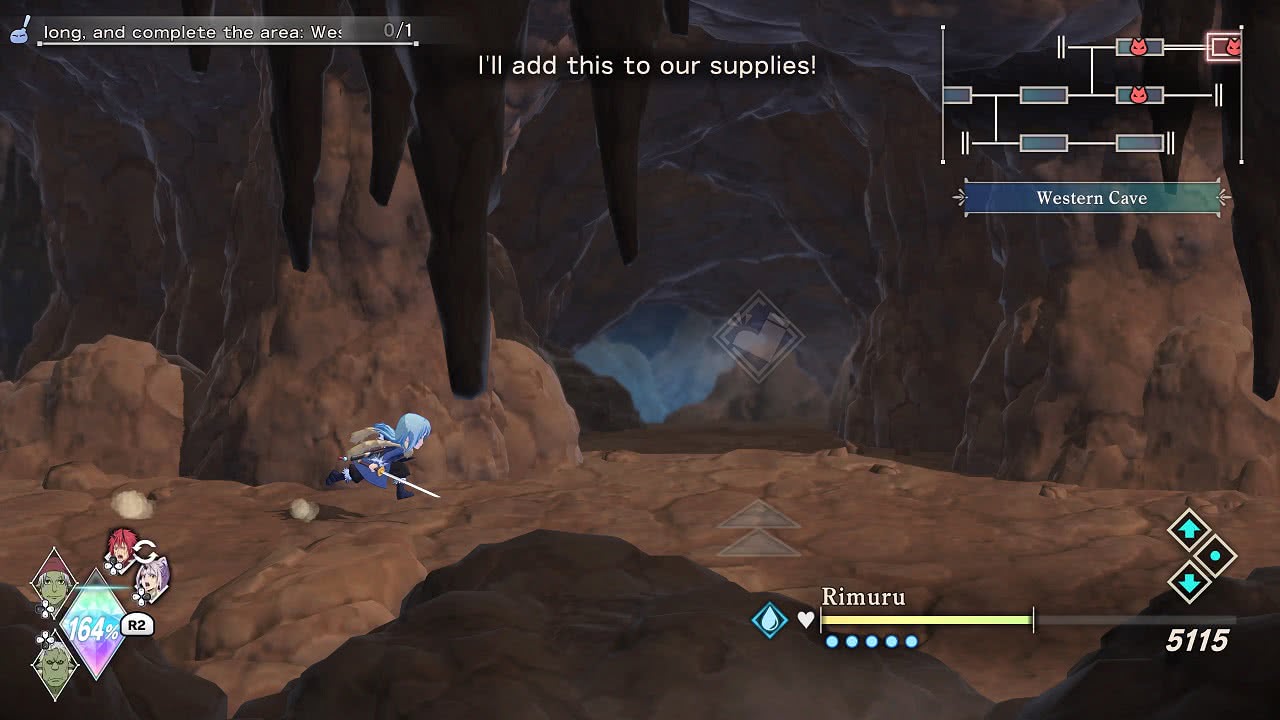Open the Western Cave minimap
Screen dimensions: 1280x720
coord(1091,95)
